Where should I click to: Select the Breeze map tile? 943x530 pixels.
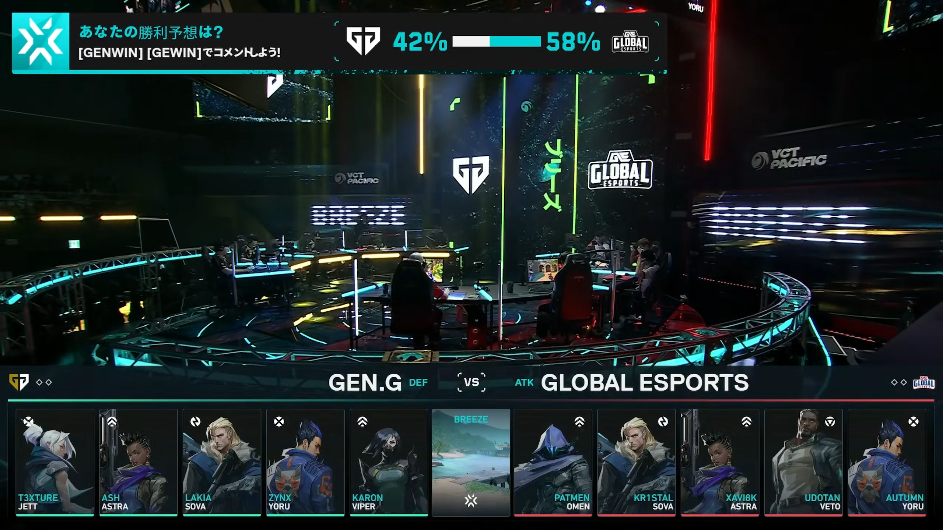tap(471, 462)
